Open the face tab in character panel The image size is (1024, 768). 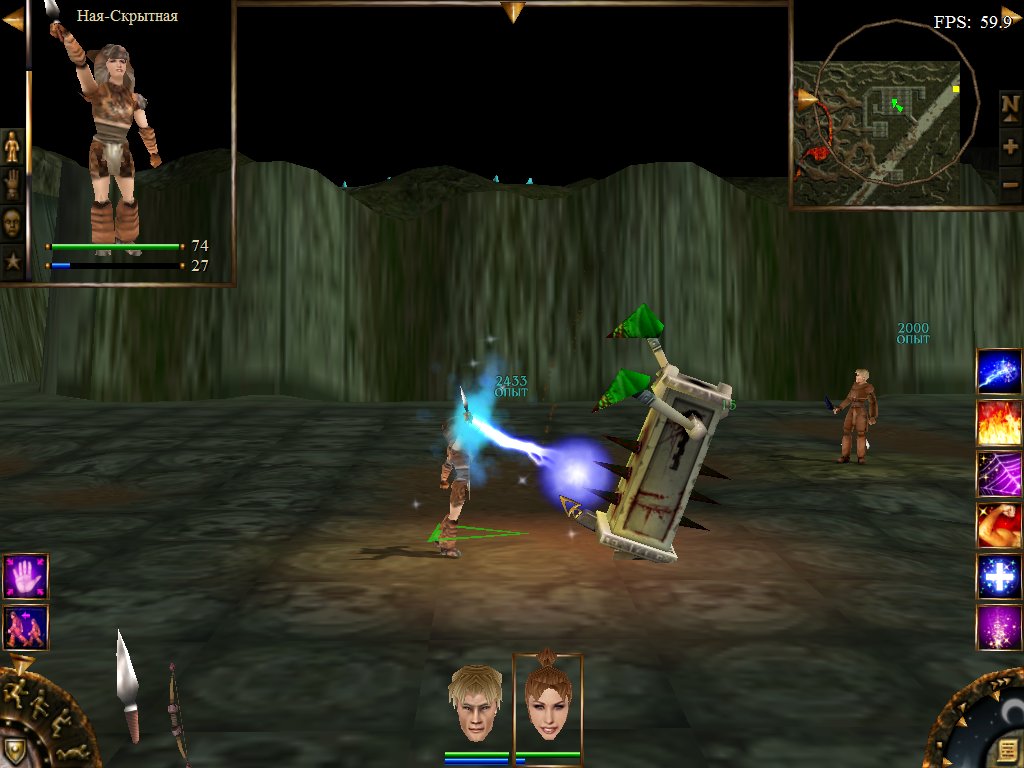(x=12, y=223)
